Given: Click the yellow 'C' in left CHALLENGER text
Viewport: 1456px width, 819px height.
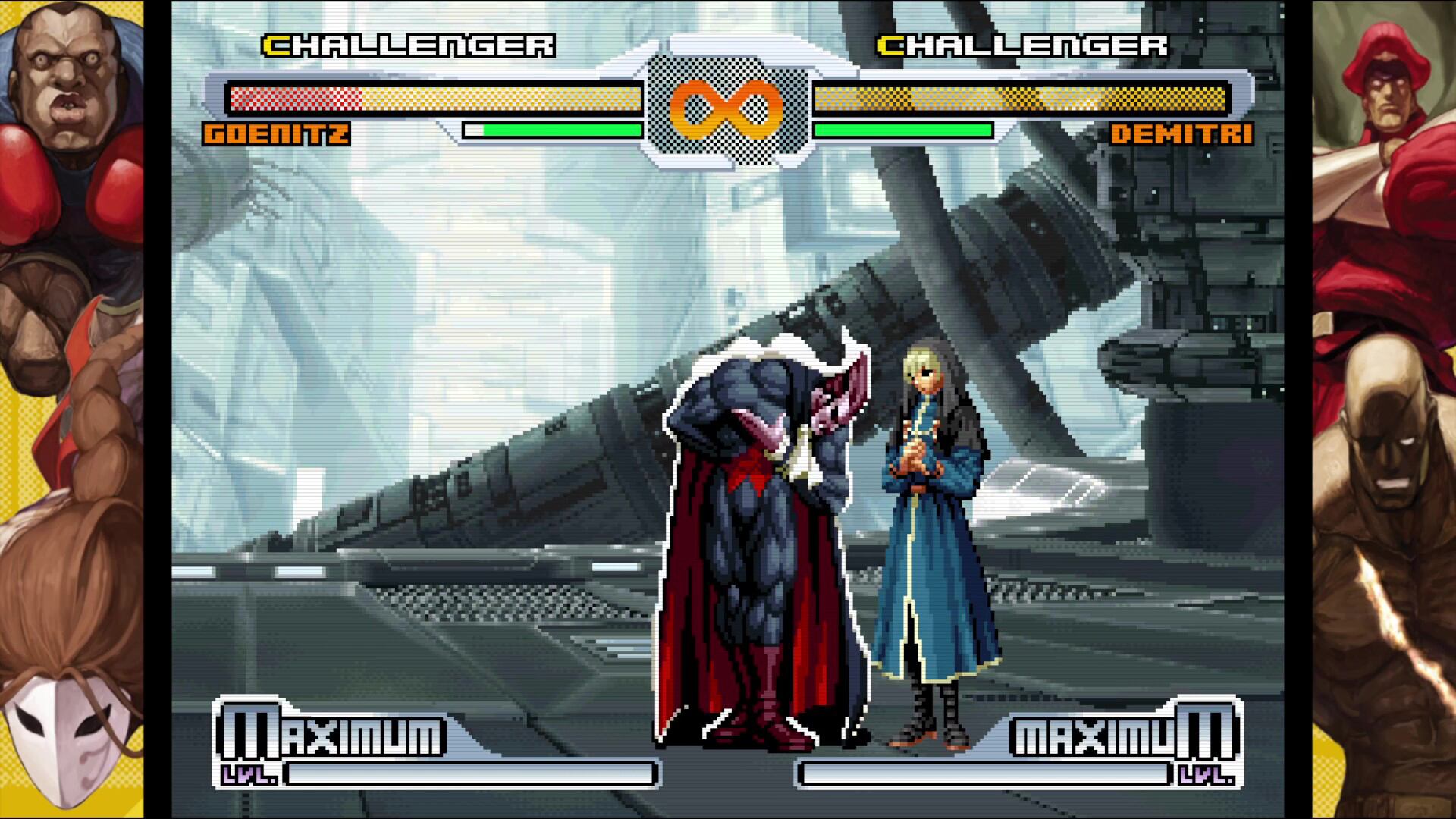Looking at the screenshot, I should click(276, 45).
